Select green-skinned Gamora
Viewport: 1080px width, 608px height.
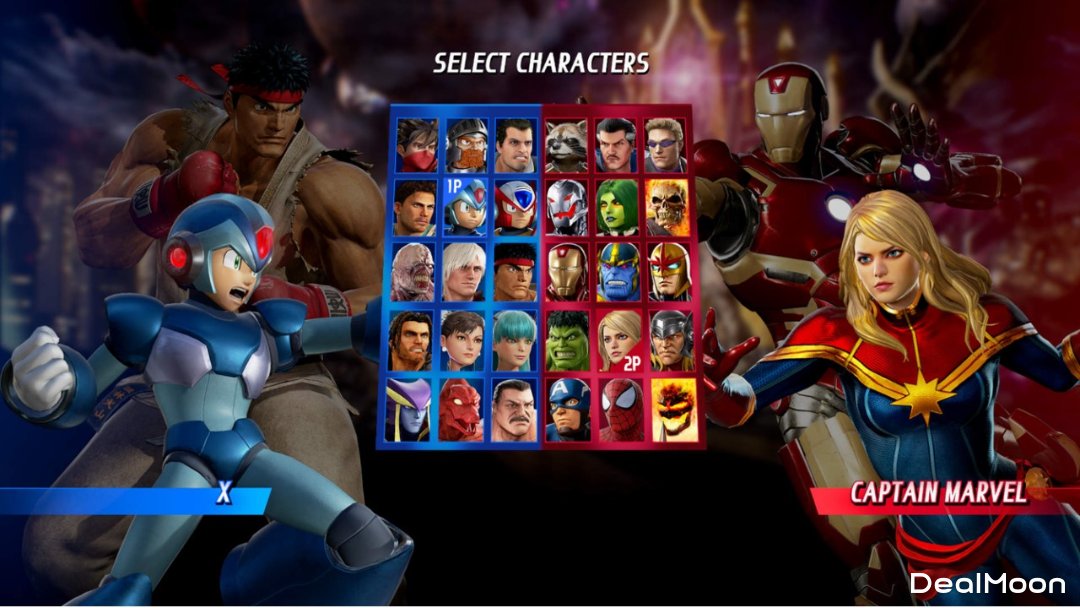click(619, 208)
